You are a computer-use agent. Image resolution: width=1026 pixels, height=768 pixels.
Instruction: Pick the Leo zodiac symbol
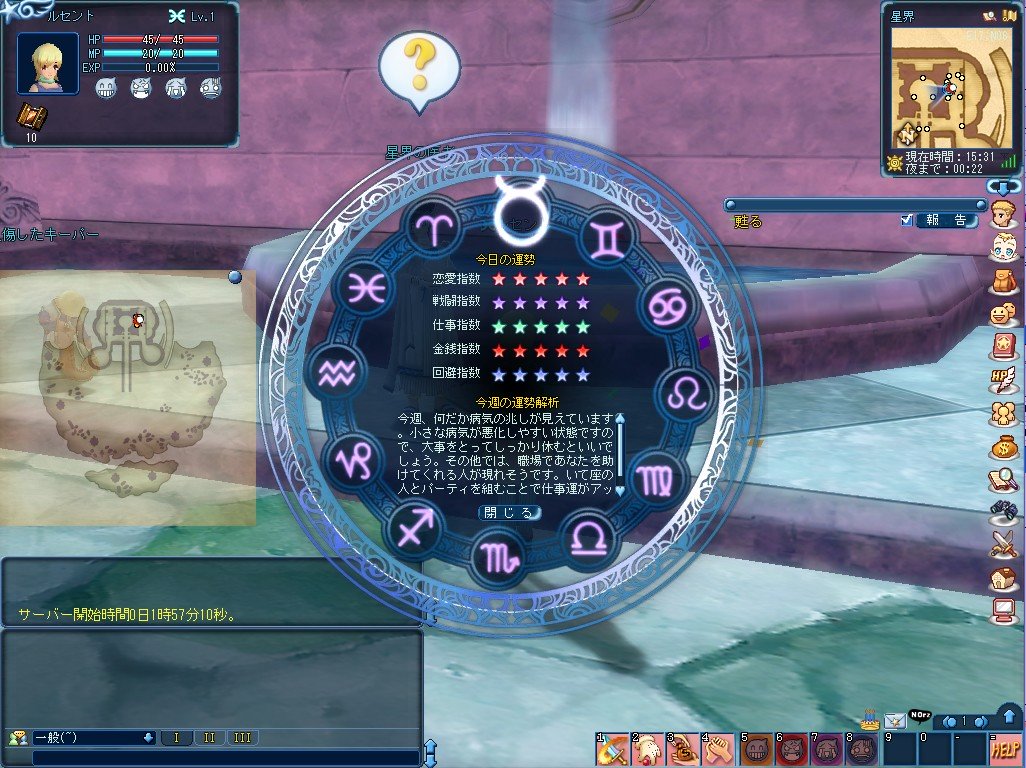pos(685,392)
